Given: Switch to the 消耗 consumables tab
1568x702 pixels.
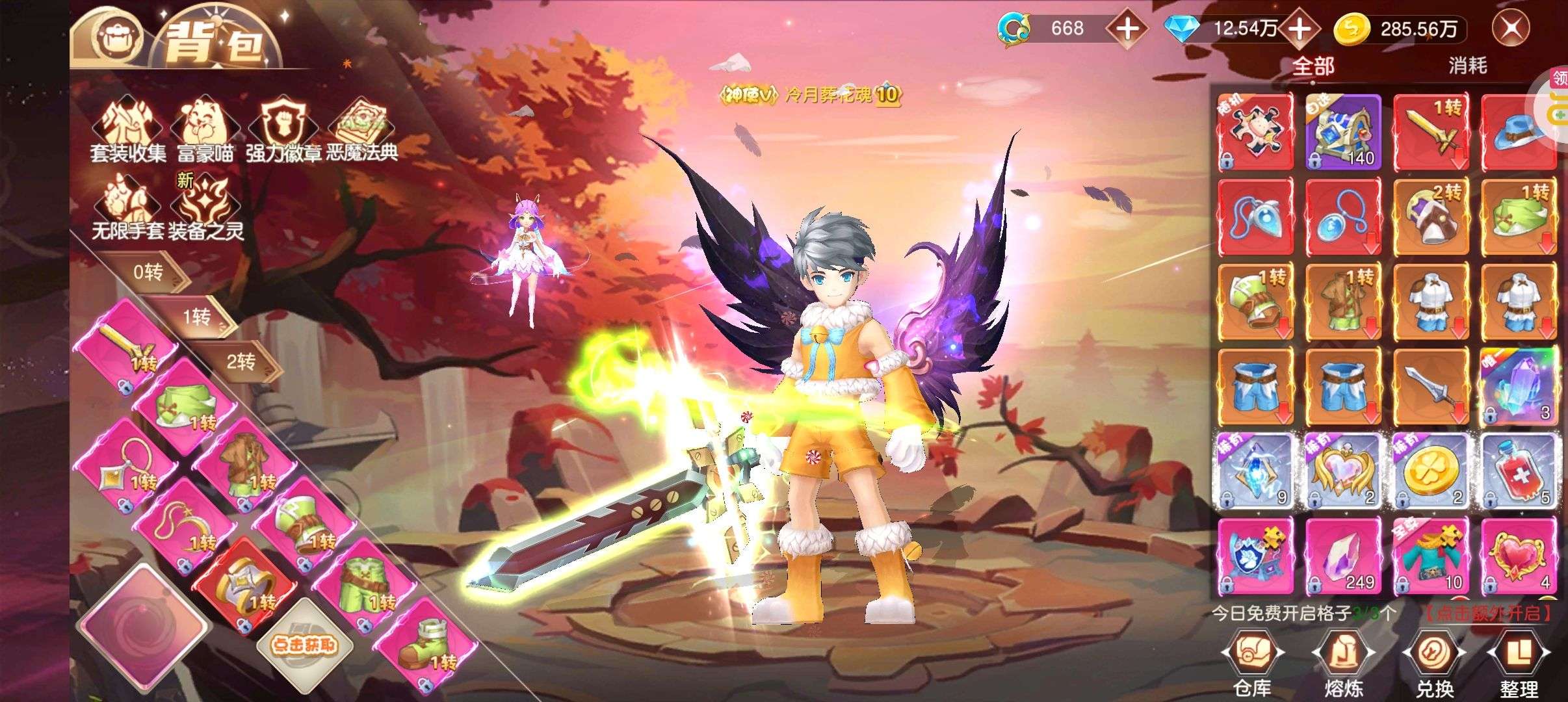Looking at the screenshot, I should coord(1467,66).
